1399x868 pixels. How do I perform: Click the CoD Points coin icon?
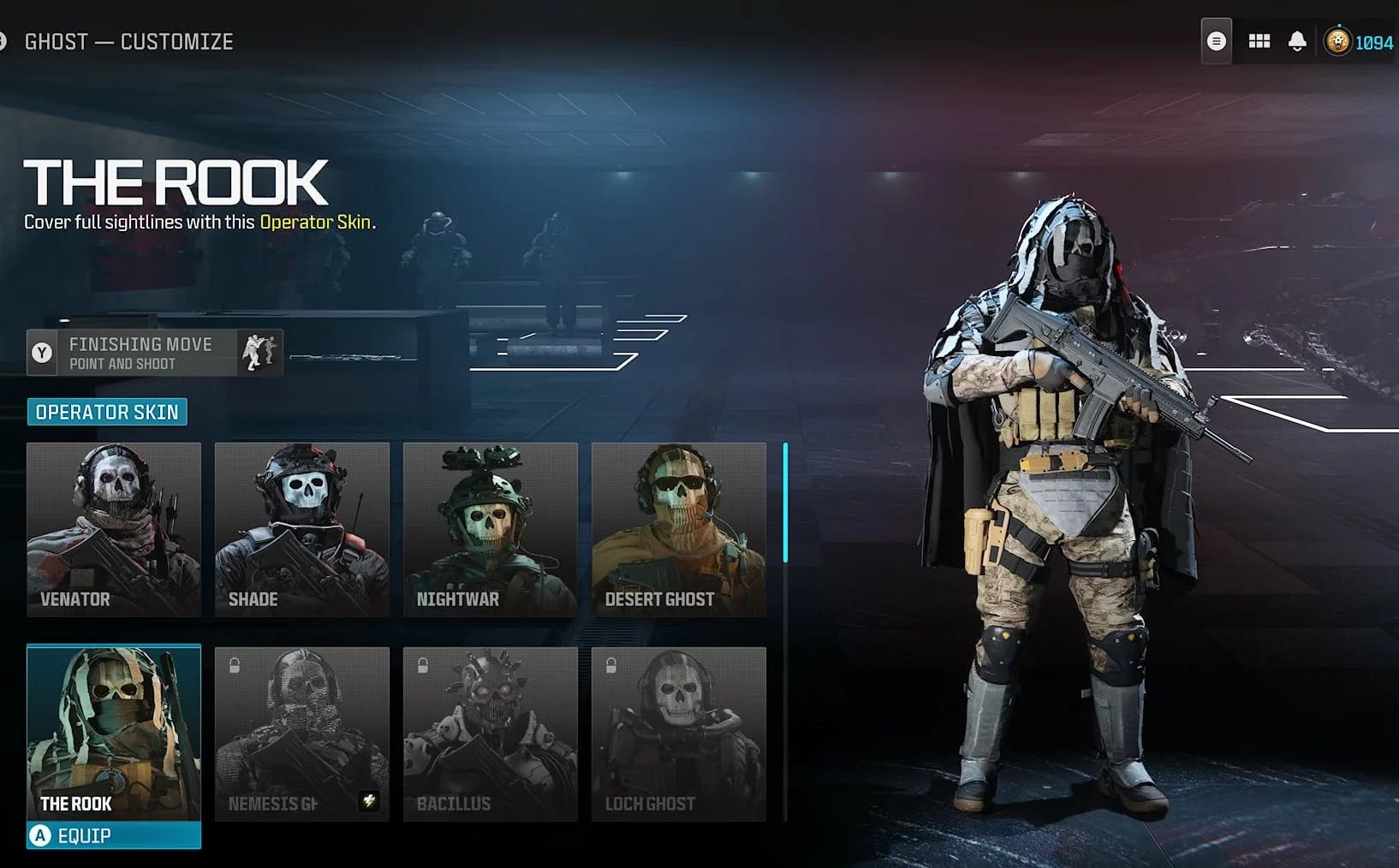(1336, 39)
